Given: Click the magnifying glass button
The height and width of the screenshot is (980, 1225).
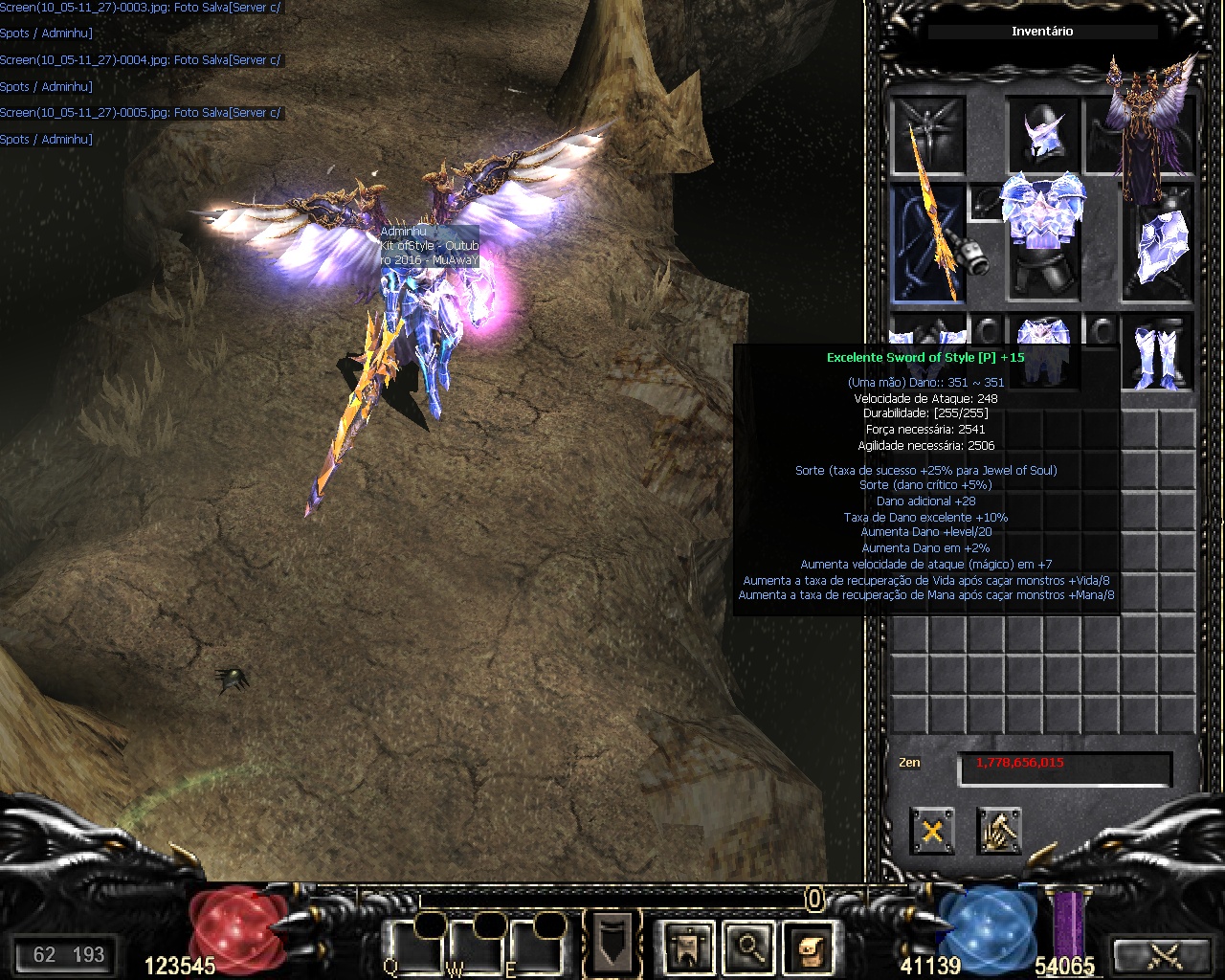Looking at the screenshot, I should click(x=747, y=947).
